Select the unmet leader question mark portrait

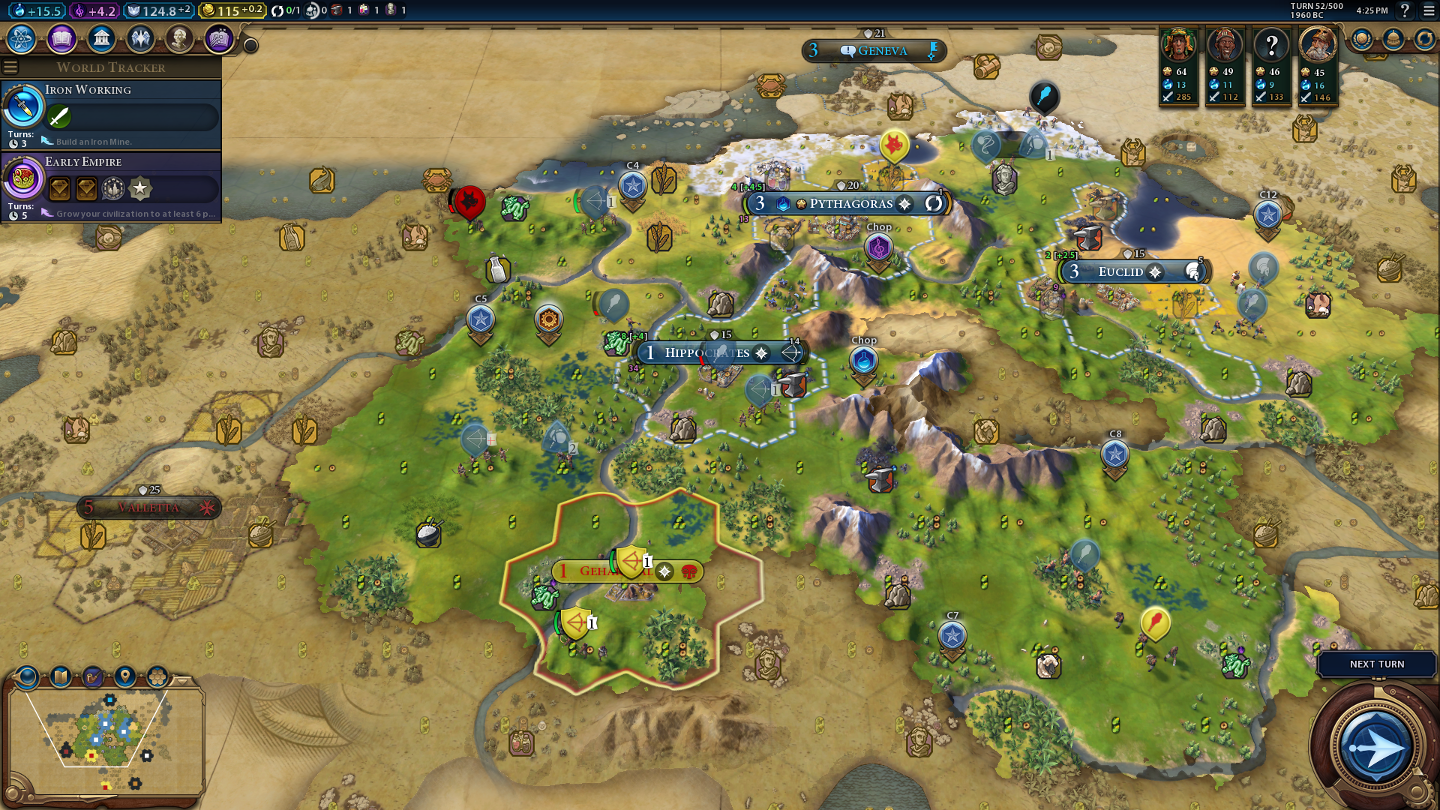[1271, 45]
